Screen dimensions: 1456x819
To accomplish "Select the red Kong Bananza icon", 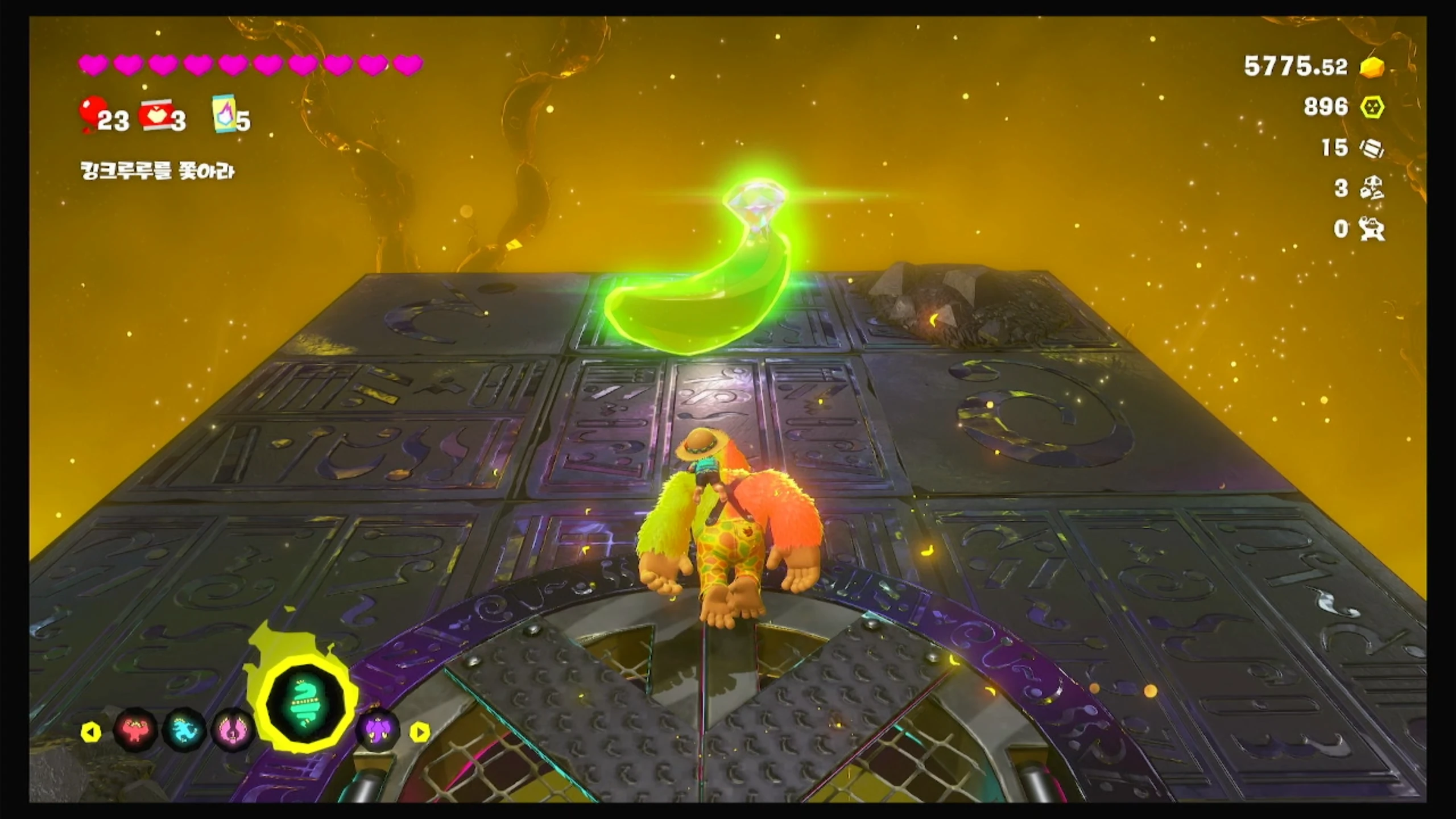I will [x=135, y=729].
